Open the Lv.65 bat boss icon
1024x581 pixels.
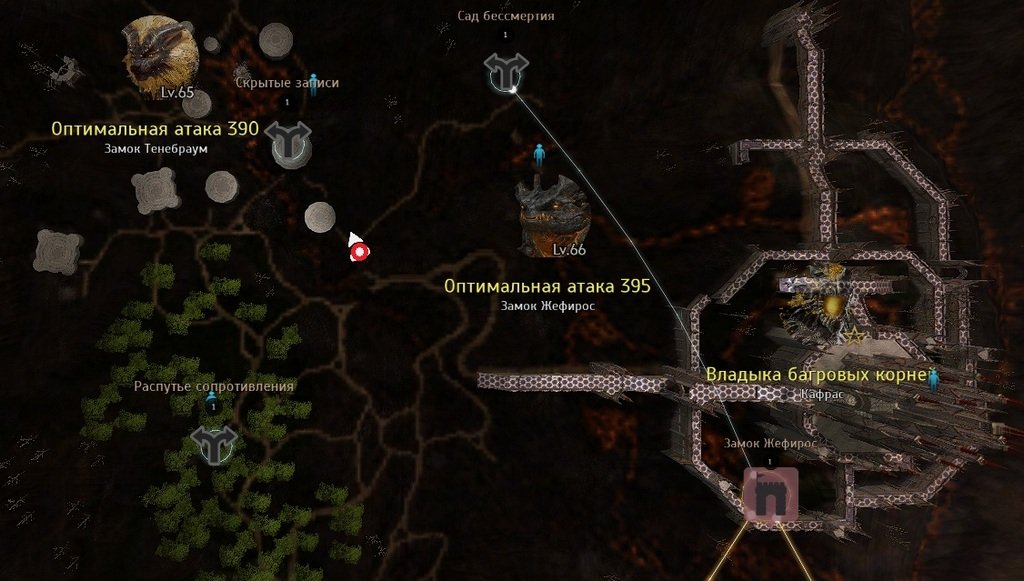[160, 54]
